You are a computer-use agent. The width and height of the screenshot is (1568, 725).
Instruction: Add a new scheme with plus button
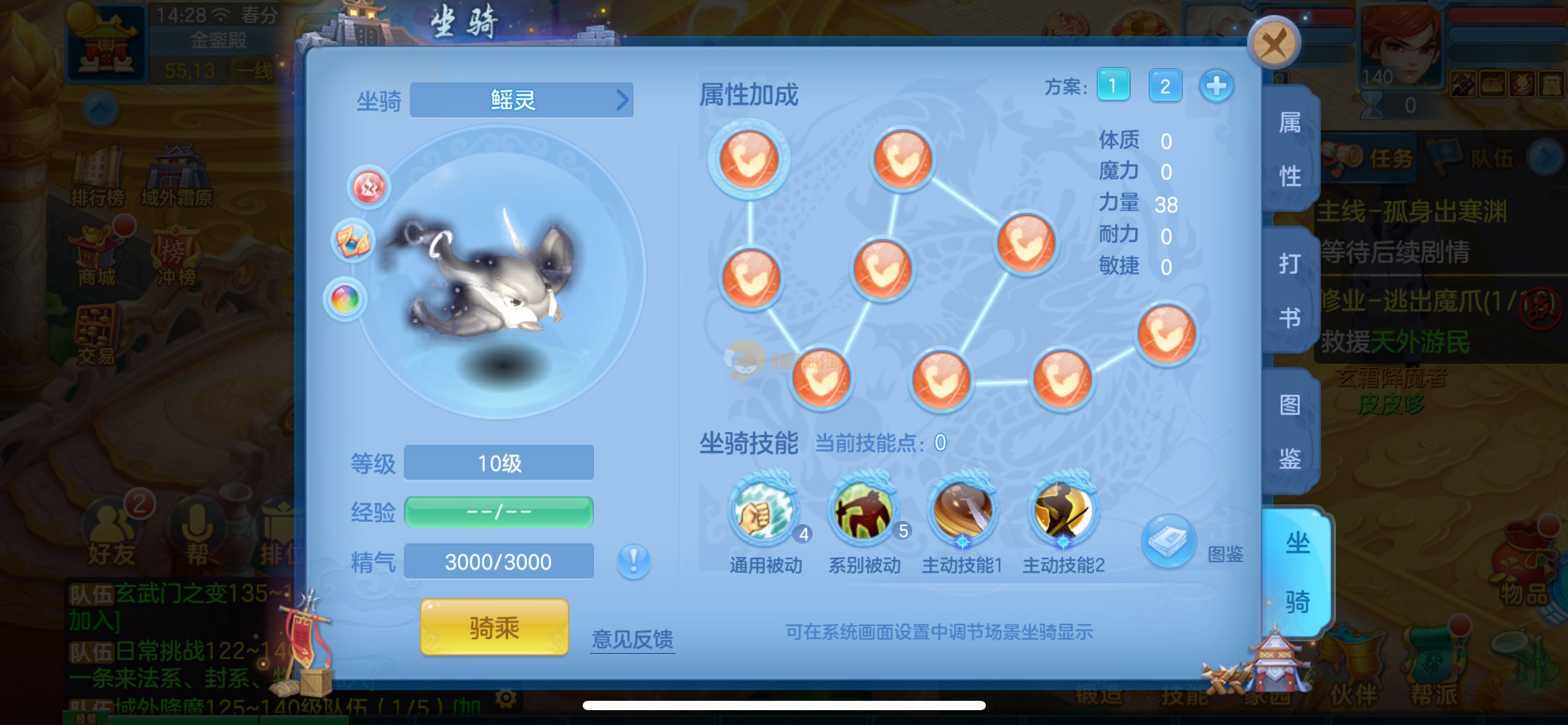tap(1216, 86)
